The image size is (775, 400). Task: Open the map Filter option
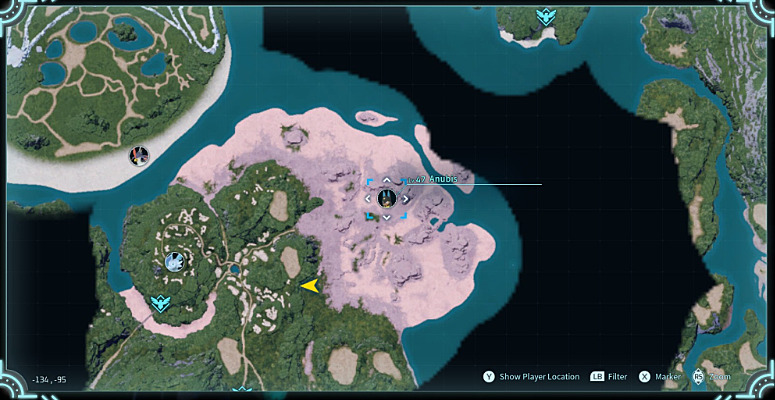617,377
